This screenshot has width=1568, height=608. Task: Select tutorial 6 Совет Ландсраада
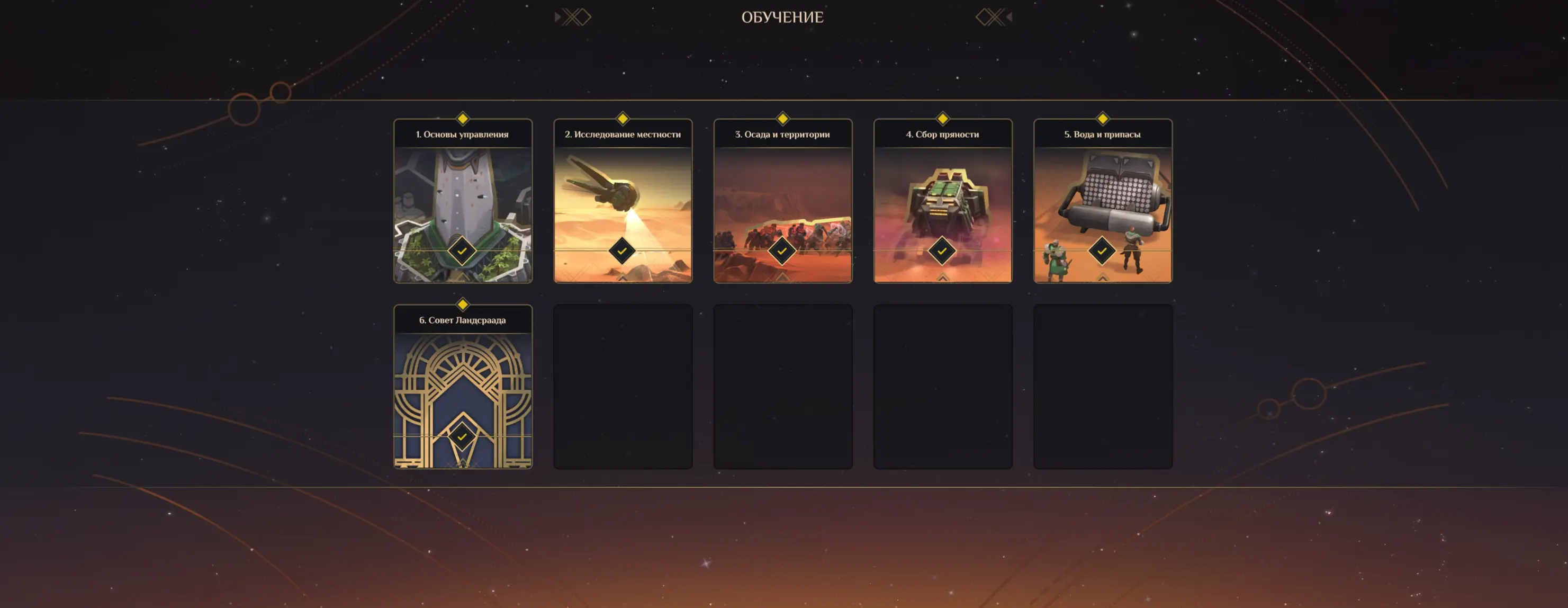[x=463, y=387]
